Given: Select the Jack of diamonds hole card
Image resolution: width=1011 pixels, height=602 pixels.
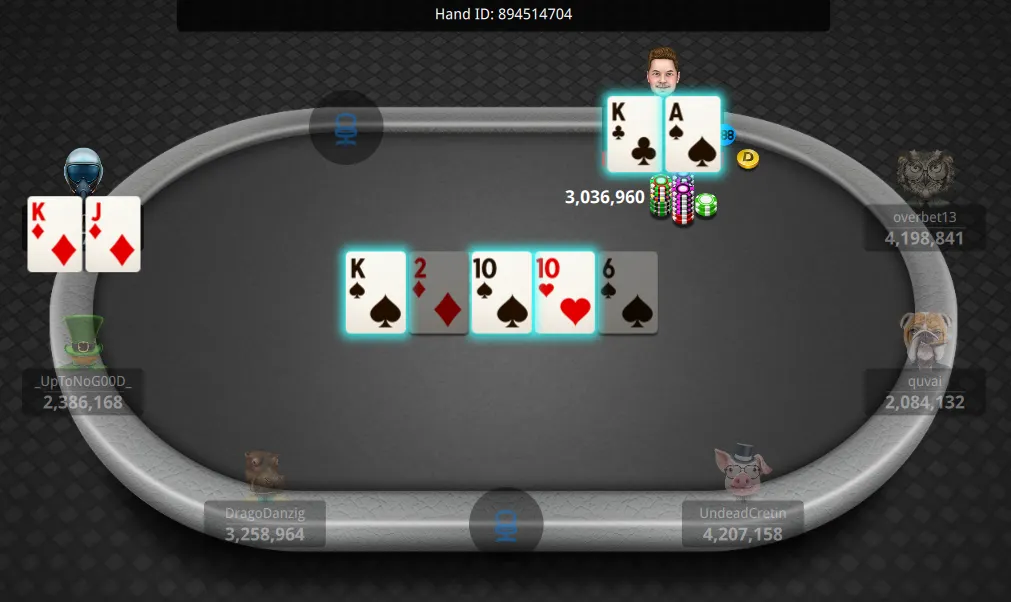Looking at the screenshot, I should (x=113, y=234).
